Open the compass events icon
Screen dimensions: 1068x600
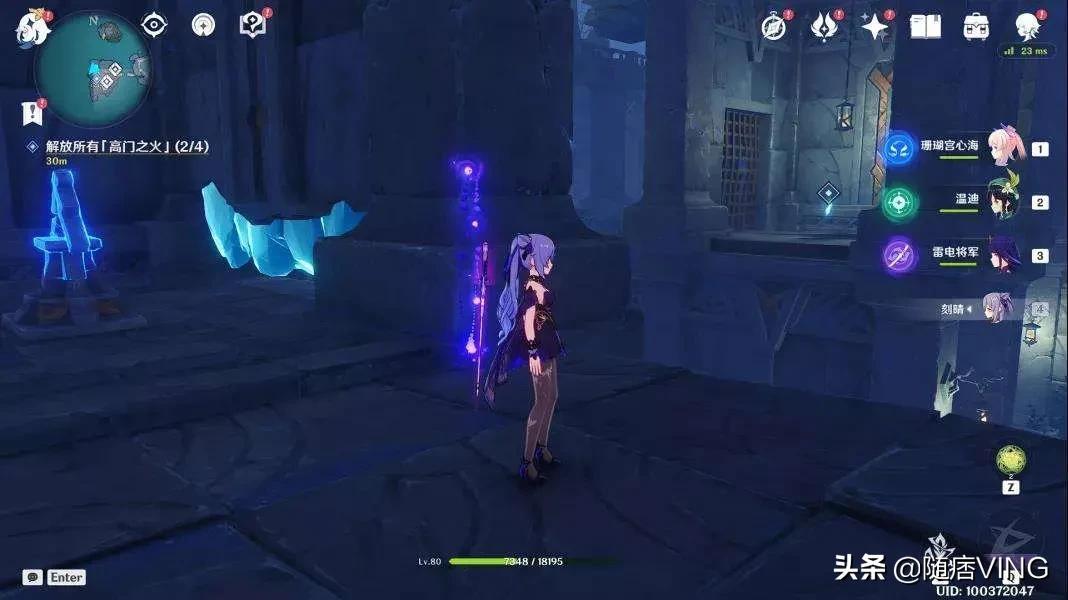click(773, 27)
